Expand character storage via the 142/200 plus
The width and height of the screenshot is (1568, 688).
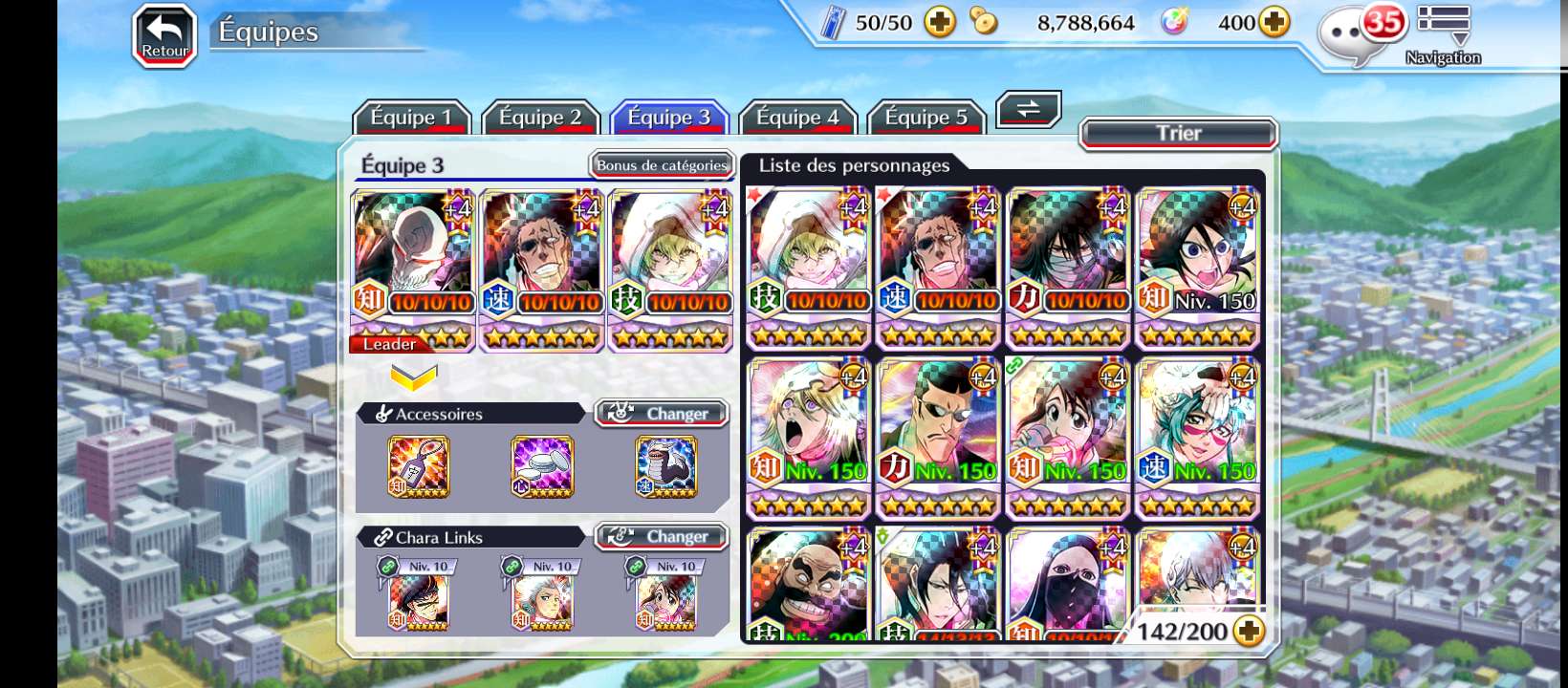point(1248,631)
